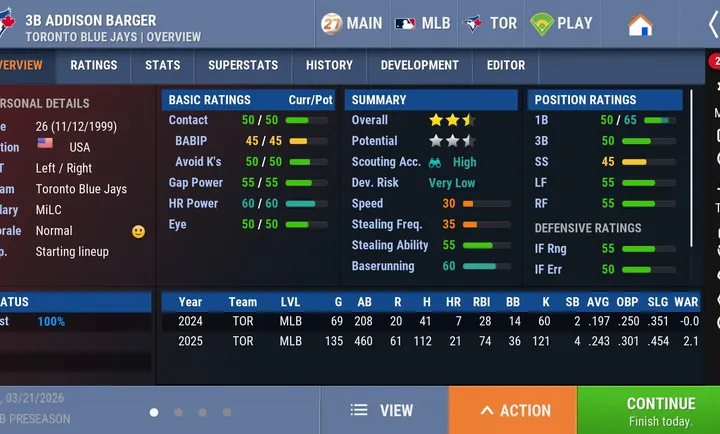Select the 2025 season stats row

pyautogui.click(x=430, y=341)
